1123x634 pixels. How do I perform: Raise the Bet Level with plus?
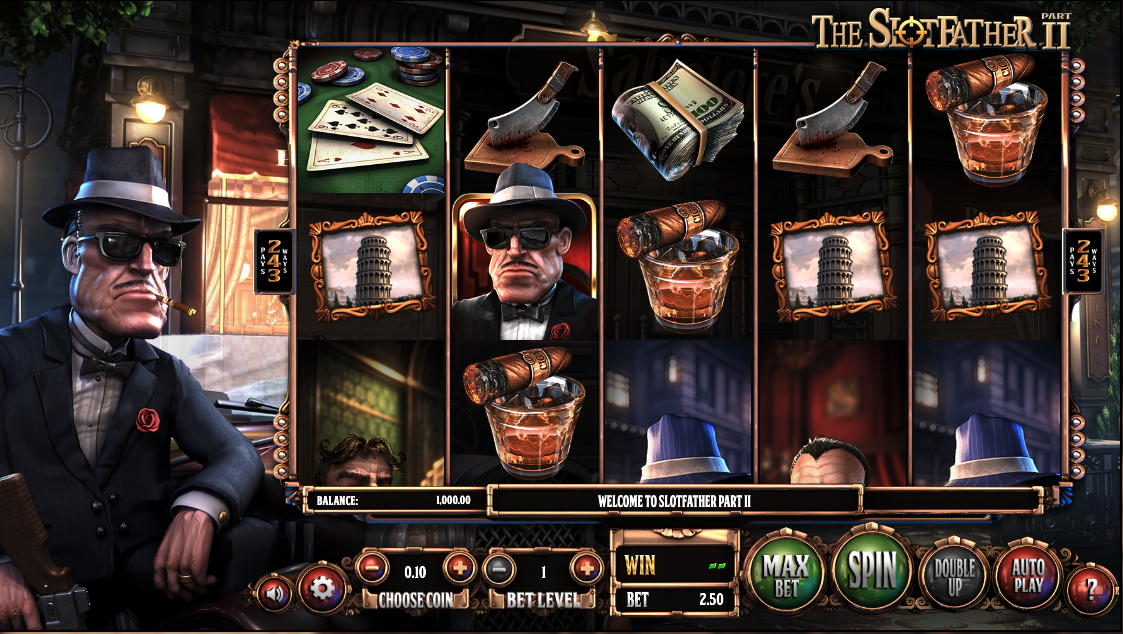(x=586, y=568)
